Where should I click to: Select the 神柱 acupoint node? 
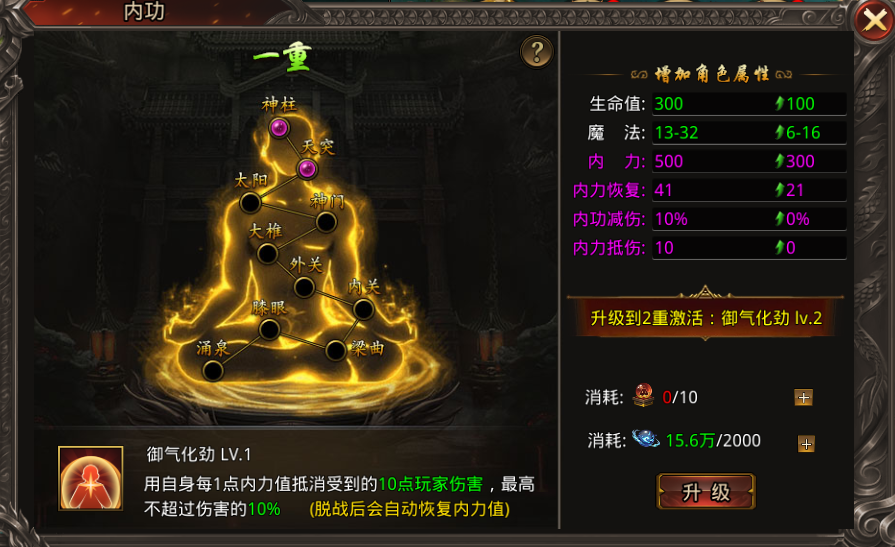[279, 127]
